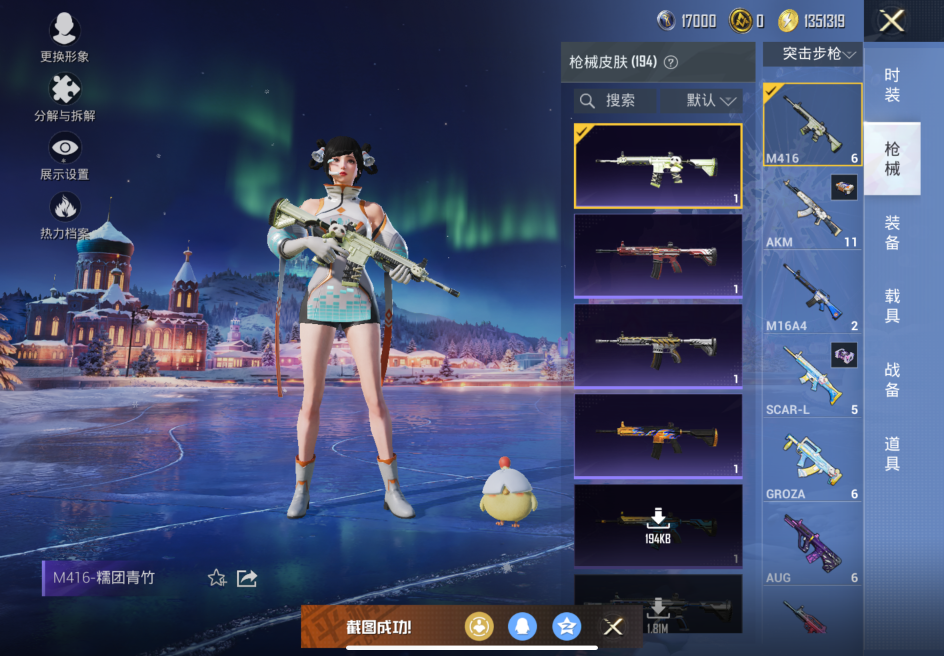Open 展示设置 display settings

[65, 156]
